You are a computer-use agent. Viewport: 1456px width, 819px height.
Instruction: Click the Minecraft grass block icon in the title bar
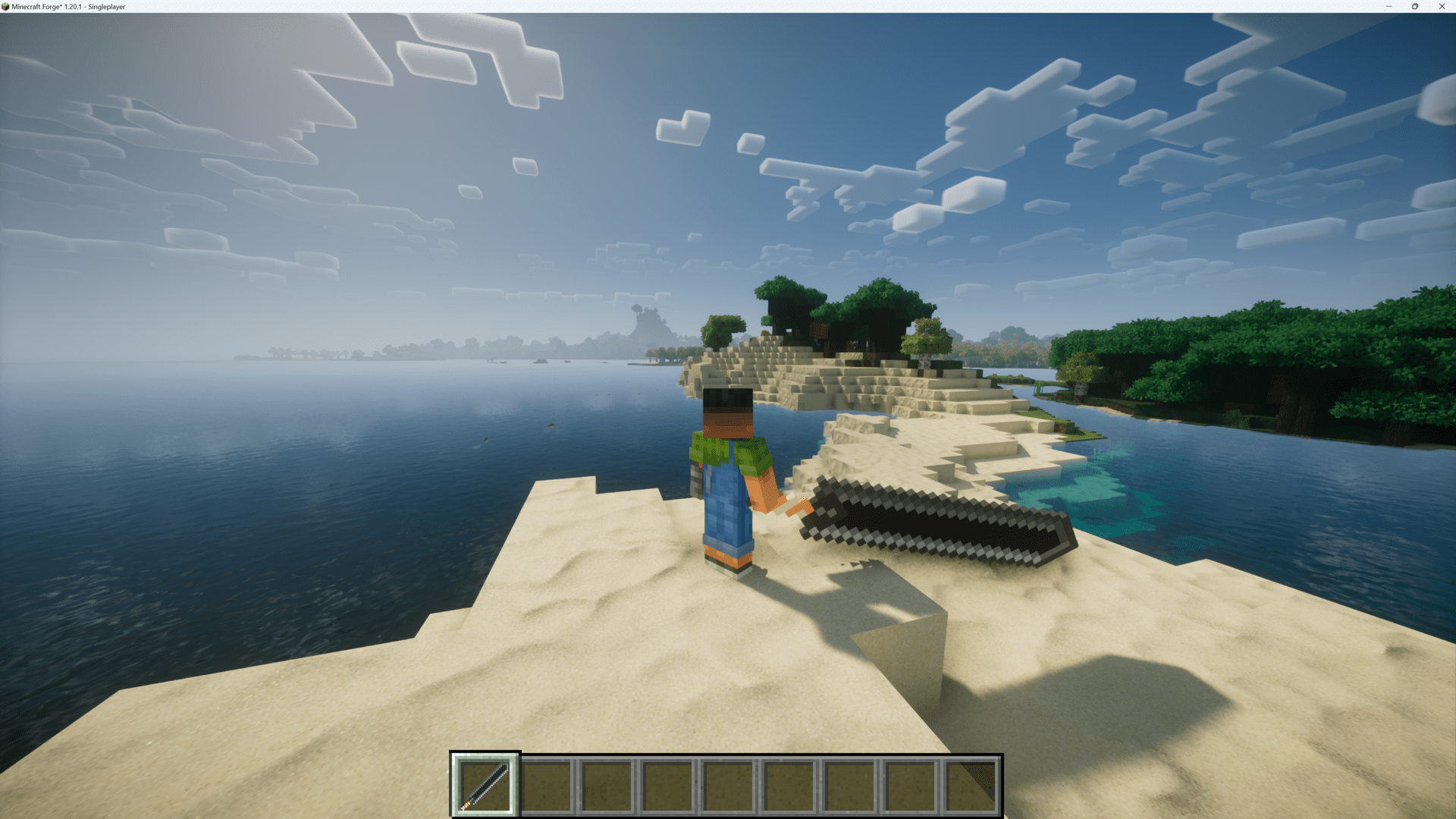pos(7,7)
